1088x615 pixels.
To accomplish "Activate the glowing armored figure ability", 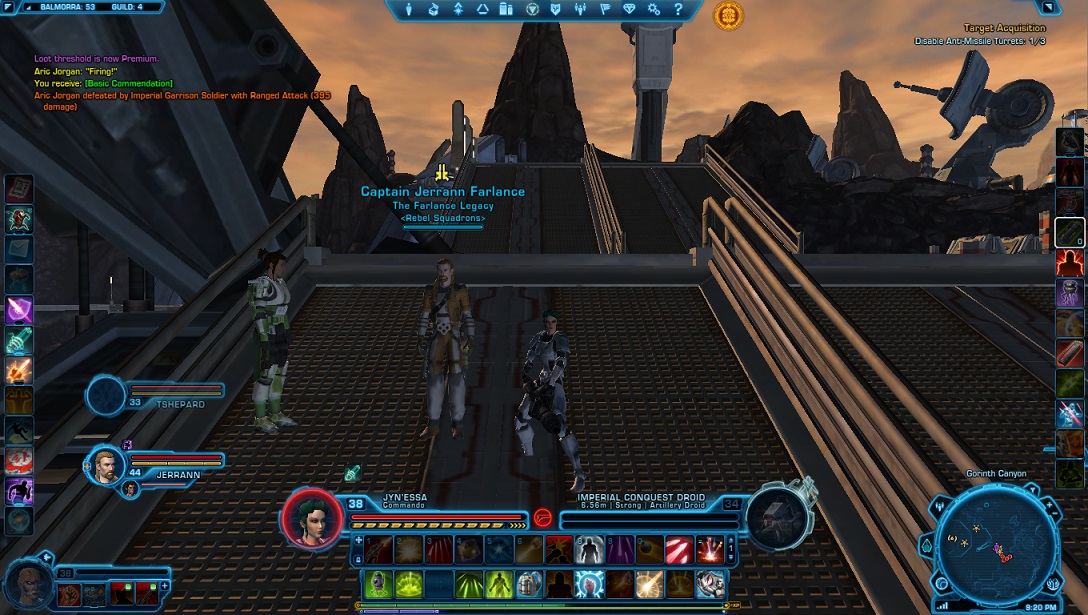I will (x=588, y=549).
